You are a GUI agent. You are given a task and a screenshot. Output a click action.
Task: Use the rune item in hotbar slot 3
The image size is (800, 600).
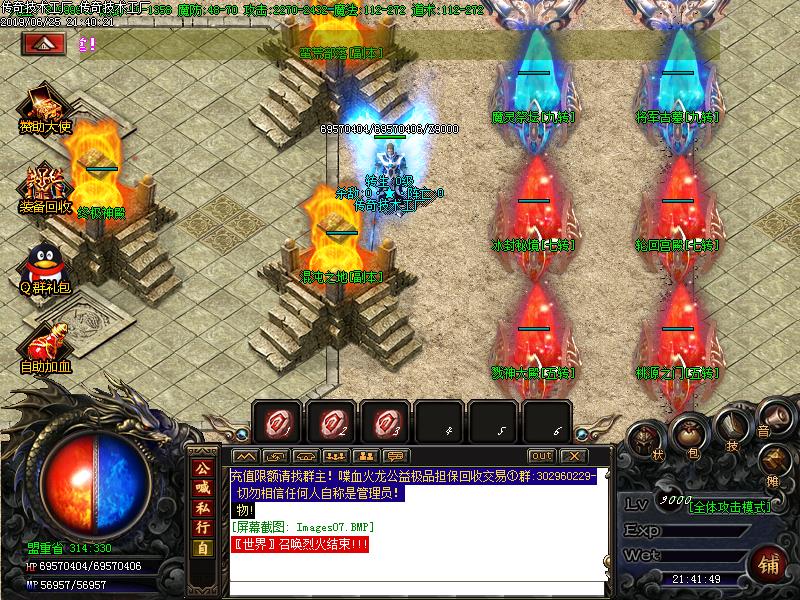coord(385,423)
